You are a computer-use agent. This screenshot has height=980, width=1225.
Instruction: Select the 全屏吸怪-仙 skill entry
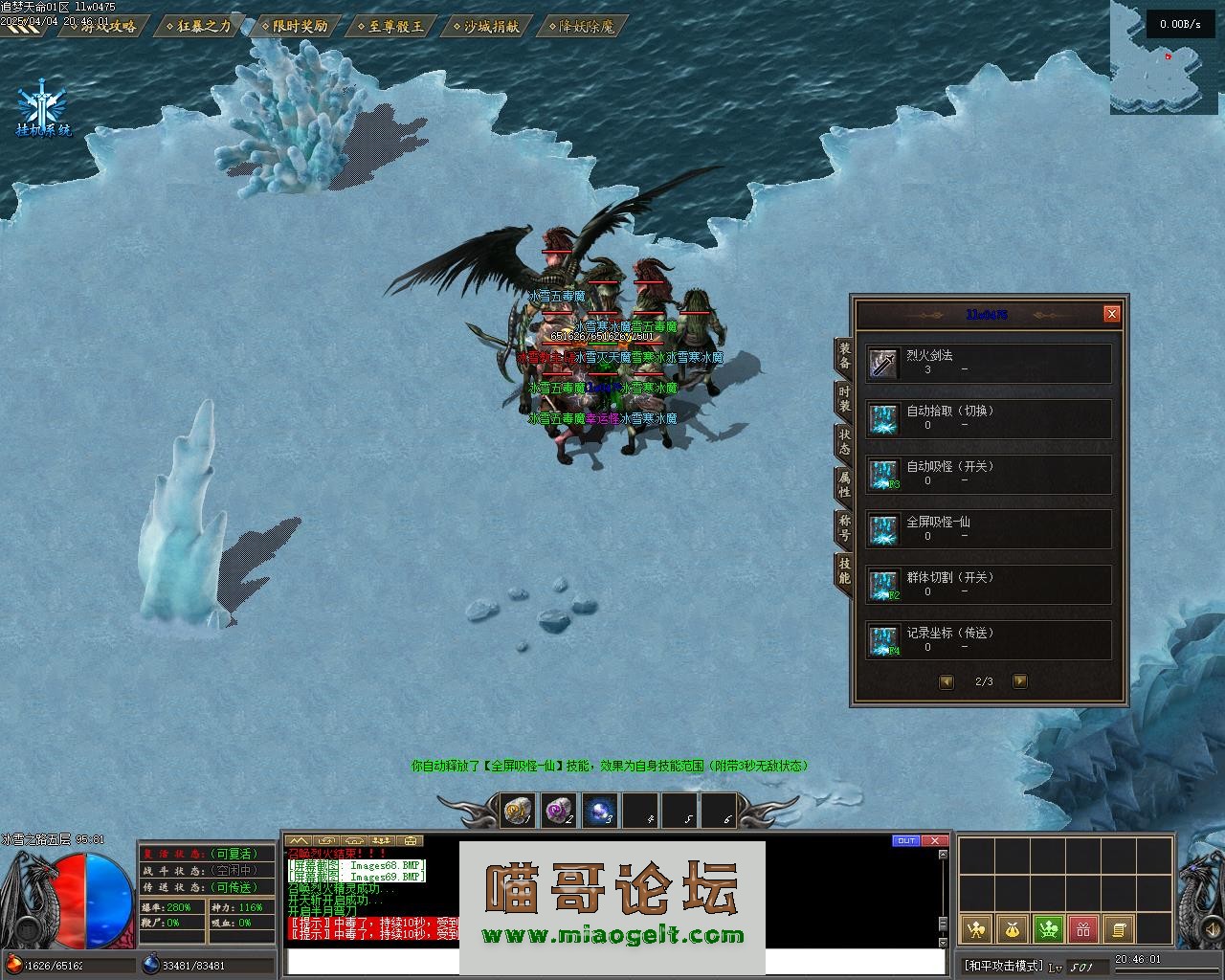988,530
